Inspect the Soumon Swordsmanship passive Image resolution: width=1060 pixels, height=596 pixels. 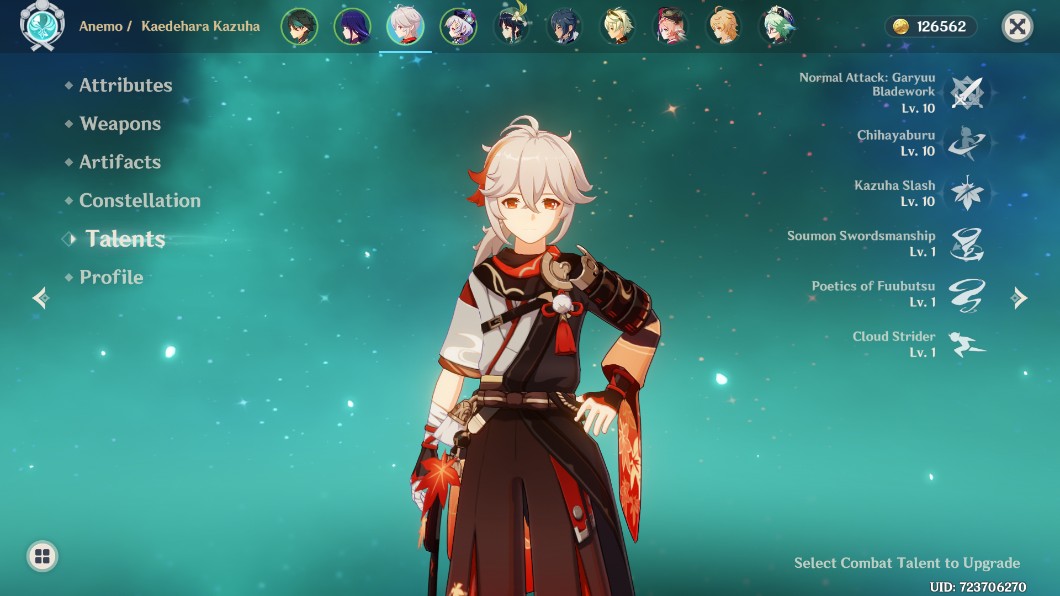967,244
